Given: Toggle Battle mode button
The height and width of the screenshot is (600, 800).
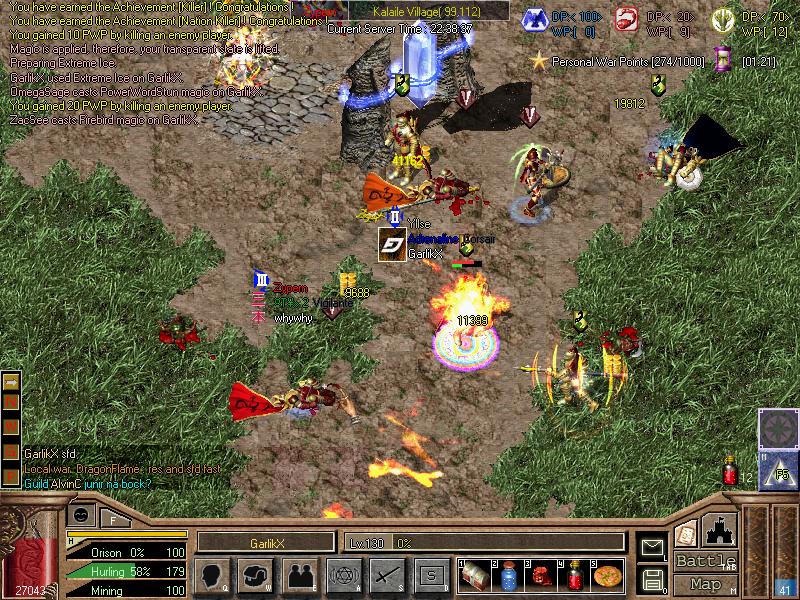Looking at the screenshot, I should pos(705,561).
